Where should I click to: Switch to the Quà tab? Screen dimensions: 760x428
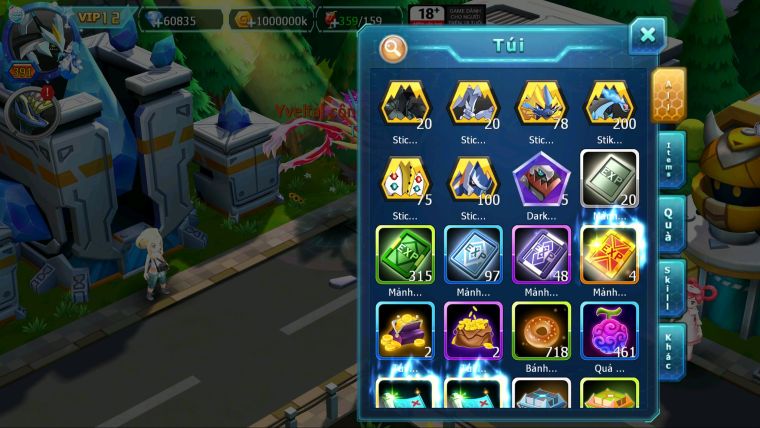pyautogui.click(x=668, y=222)
